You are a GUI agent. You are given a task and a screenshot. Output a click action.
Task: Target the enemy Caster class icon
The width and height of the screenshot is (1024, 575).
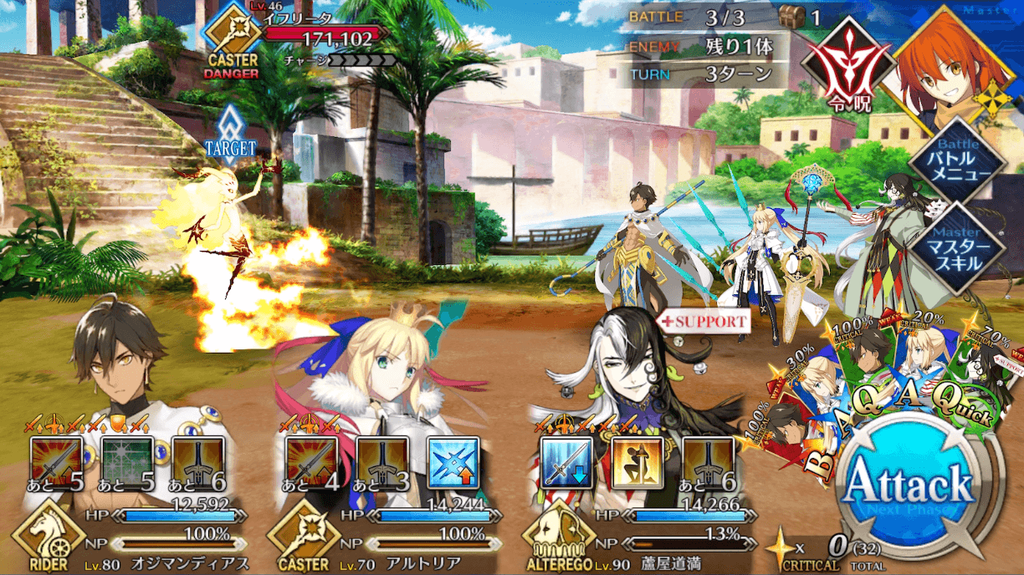[232, 35]
